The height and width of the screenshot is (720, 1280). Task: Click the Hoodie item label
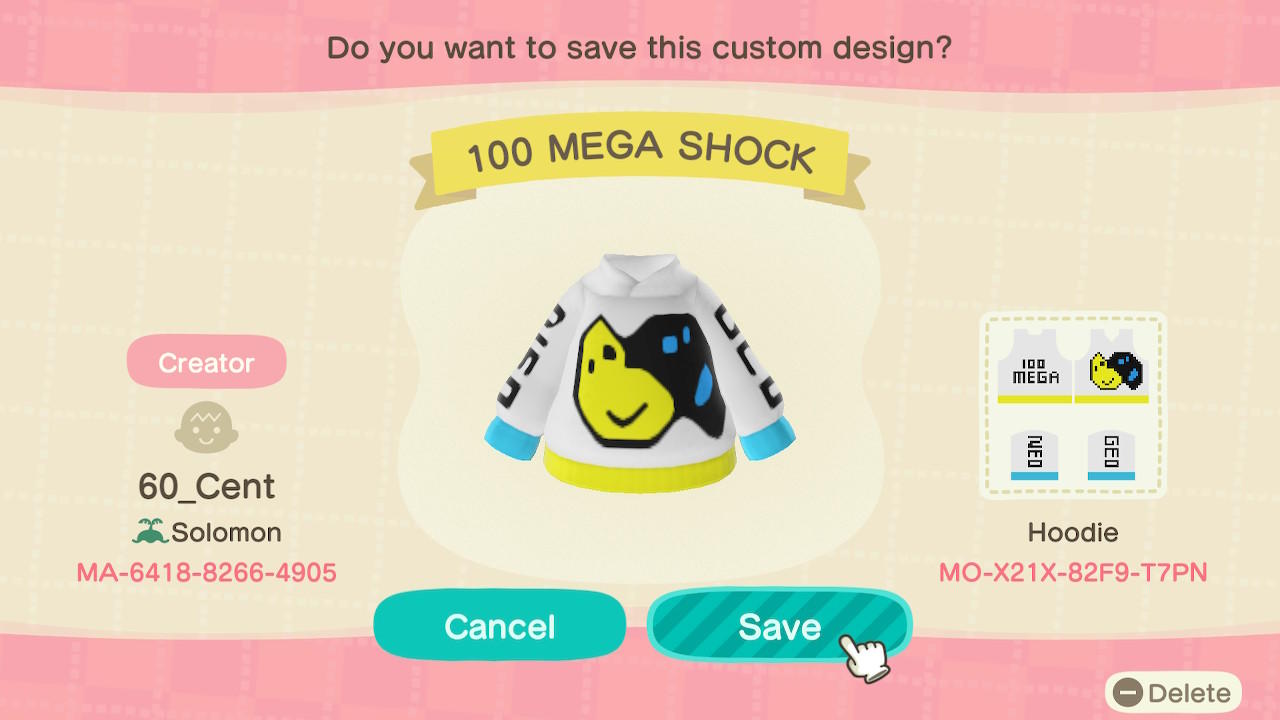[x=1073, y=532]
